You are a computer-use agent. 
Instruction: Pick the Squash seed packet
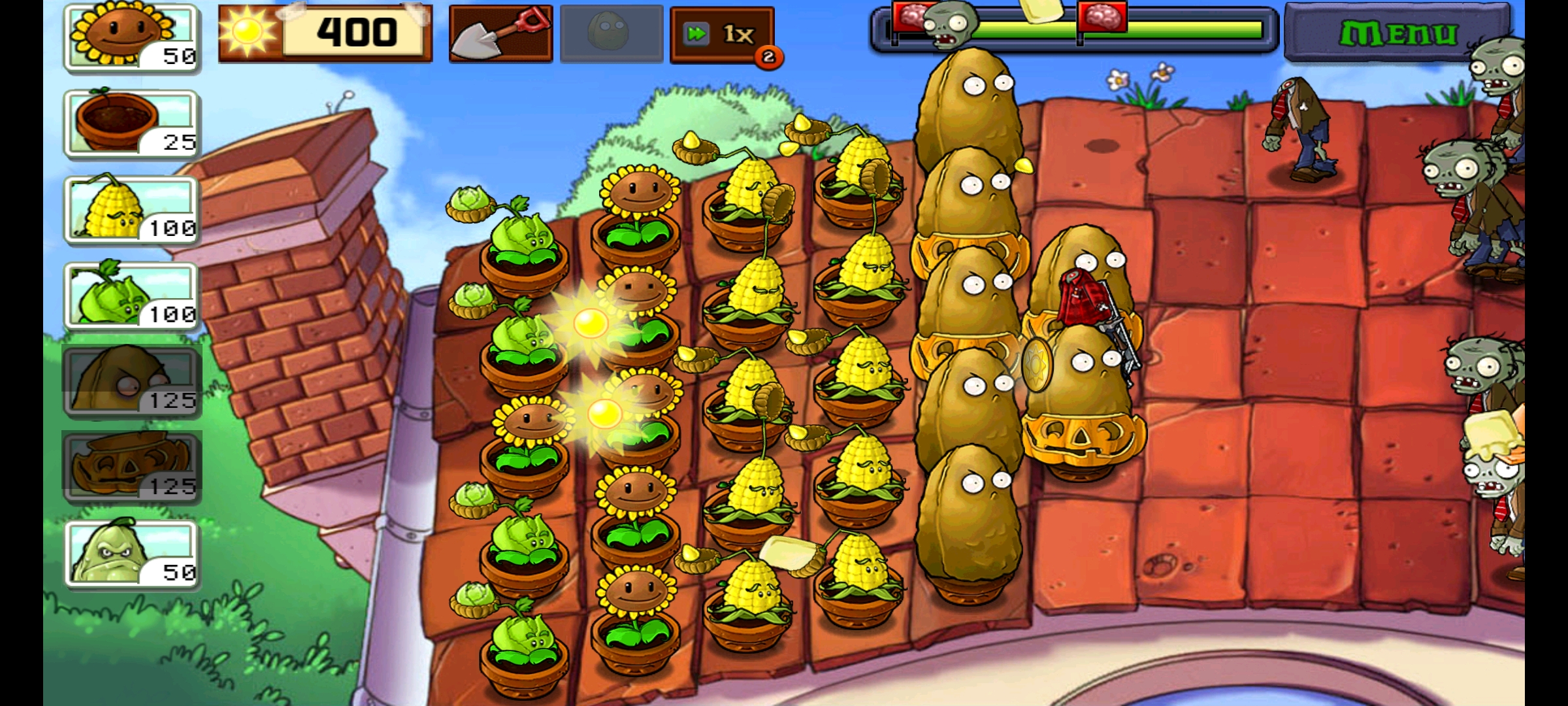(132, 554)
